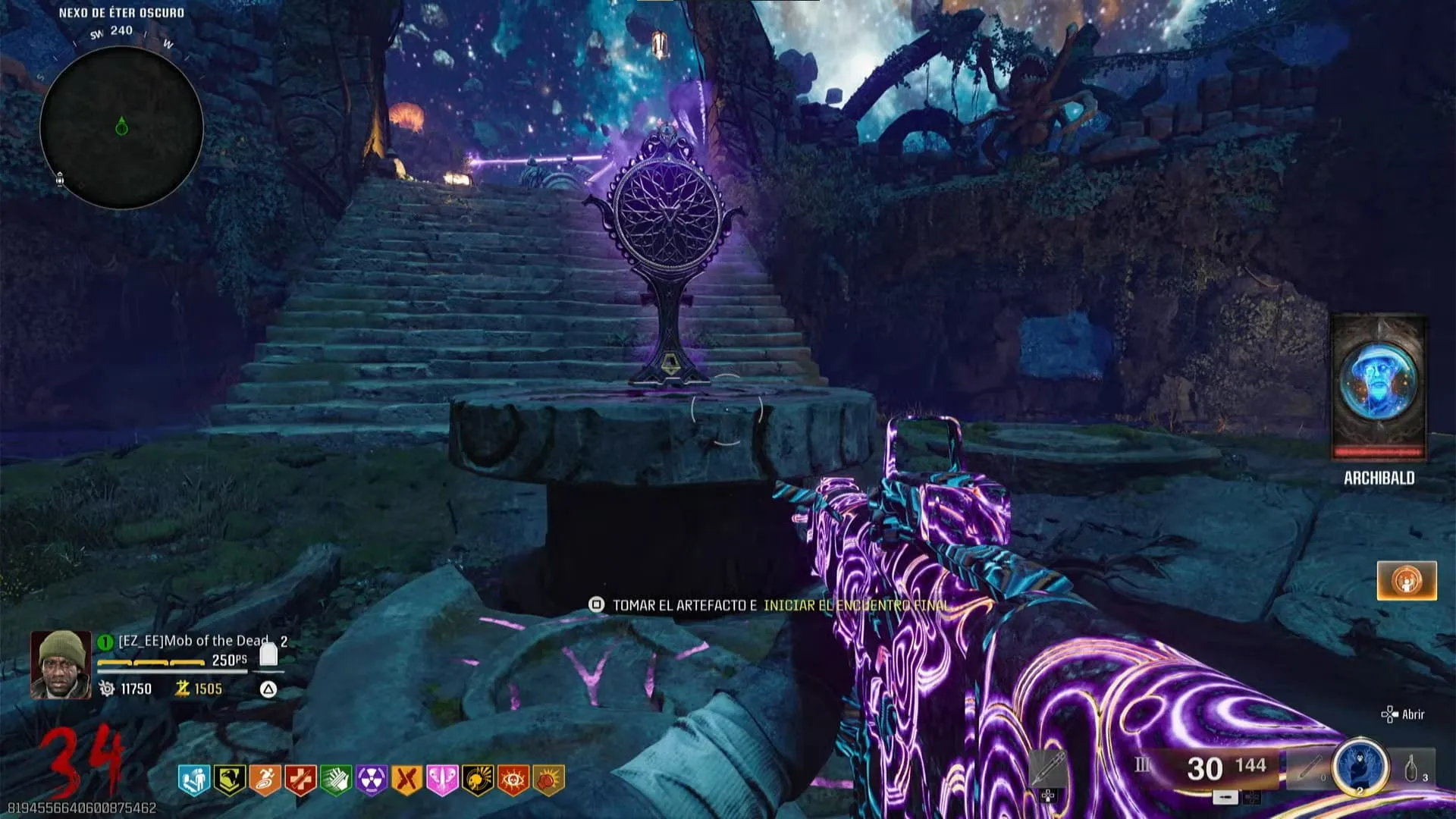Click the pink bullet-face perk icon

[442, 779]
